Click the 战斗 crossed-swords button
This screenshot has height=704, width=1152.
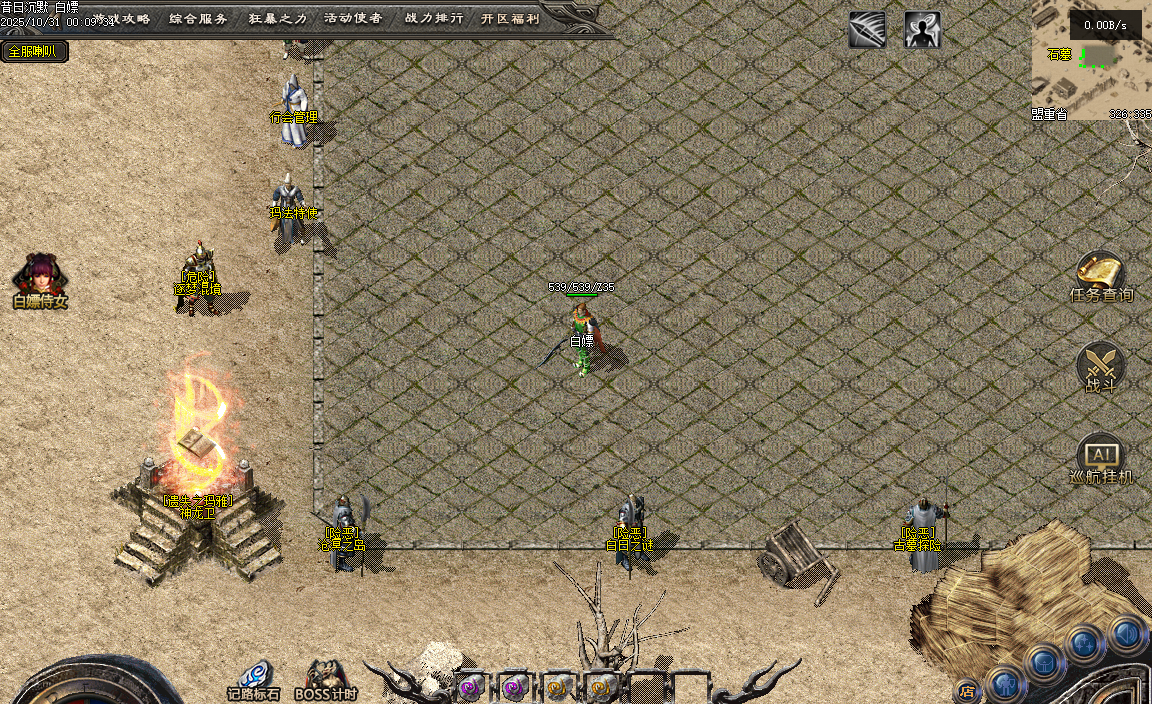(x=1101, y=366)
